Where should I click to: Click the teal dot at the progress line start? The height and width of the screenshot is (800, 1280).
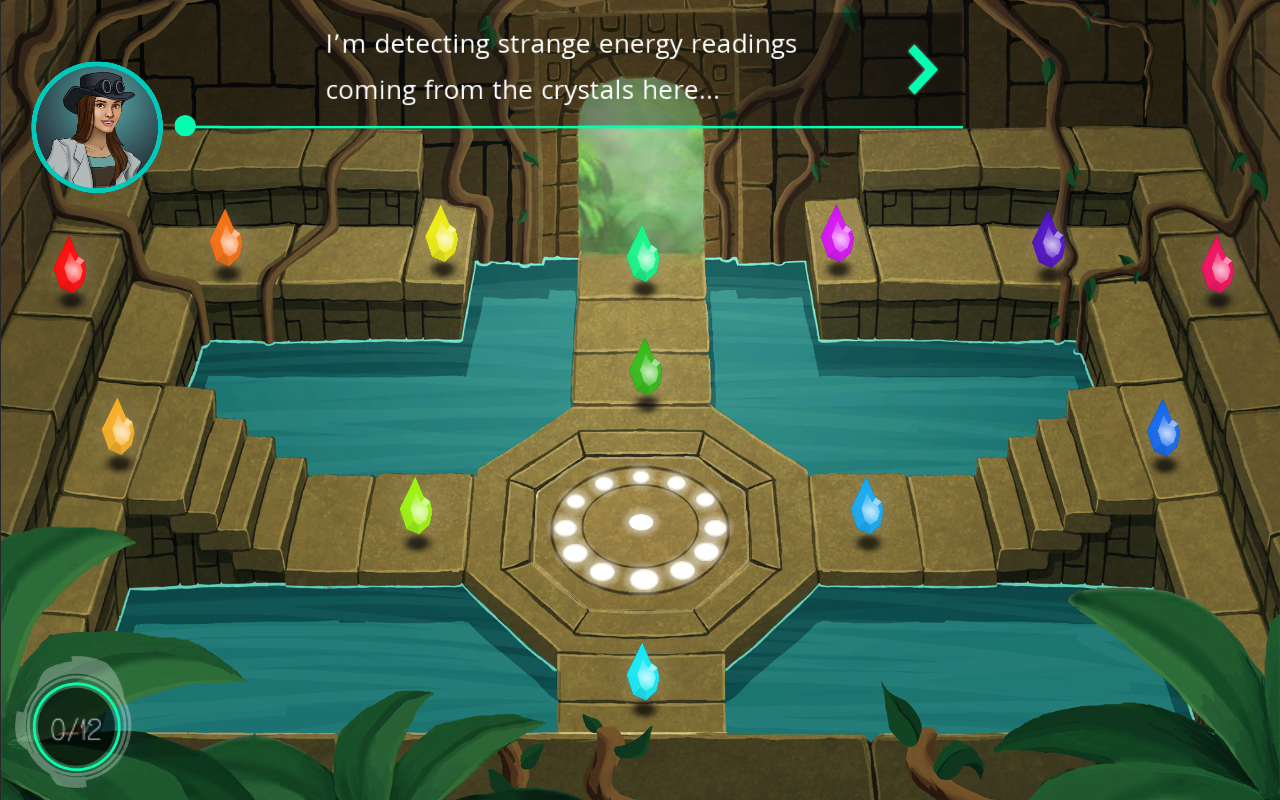tap(185, 126)
